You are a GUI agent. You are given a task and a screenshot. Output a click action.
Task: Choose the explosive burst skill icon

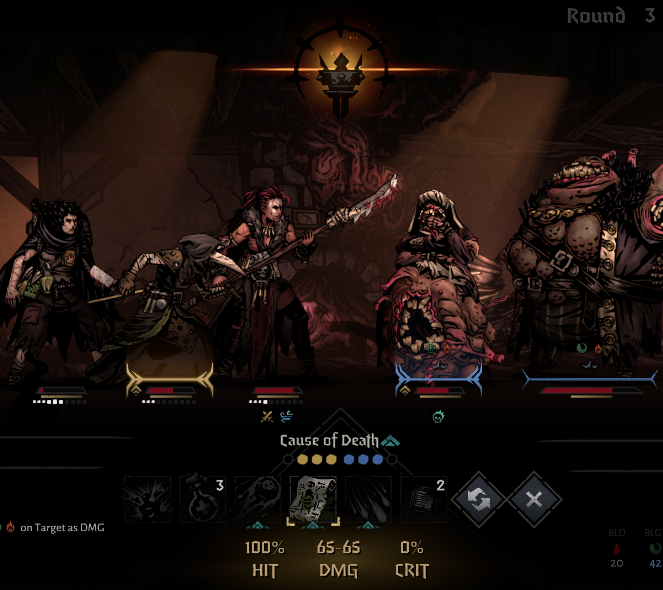click(147, 498)
